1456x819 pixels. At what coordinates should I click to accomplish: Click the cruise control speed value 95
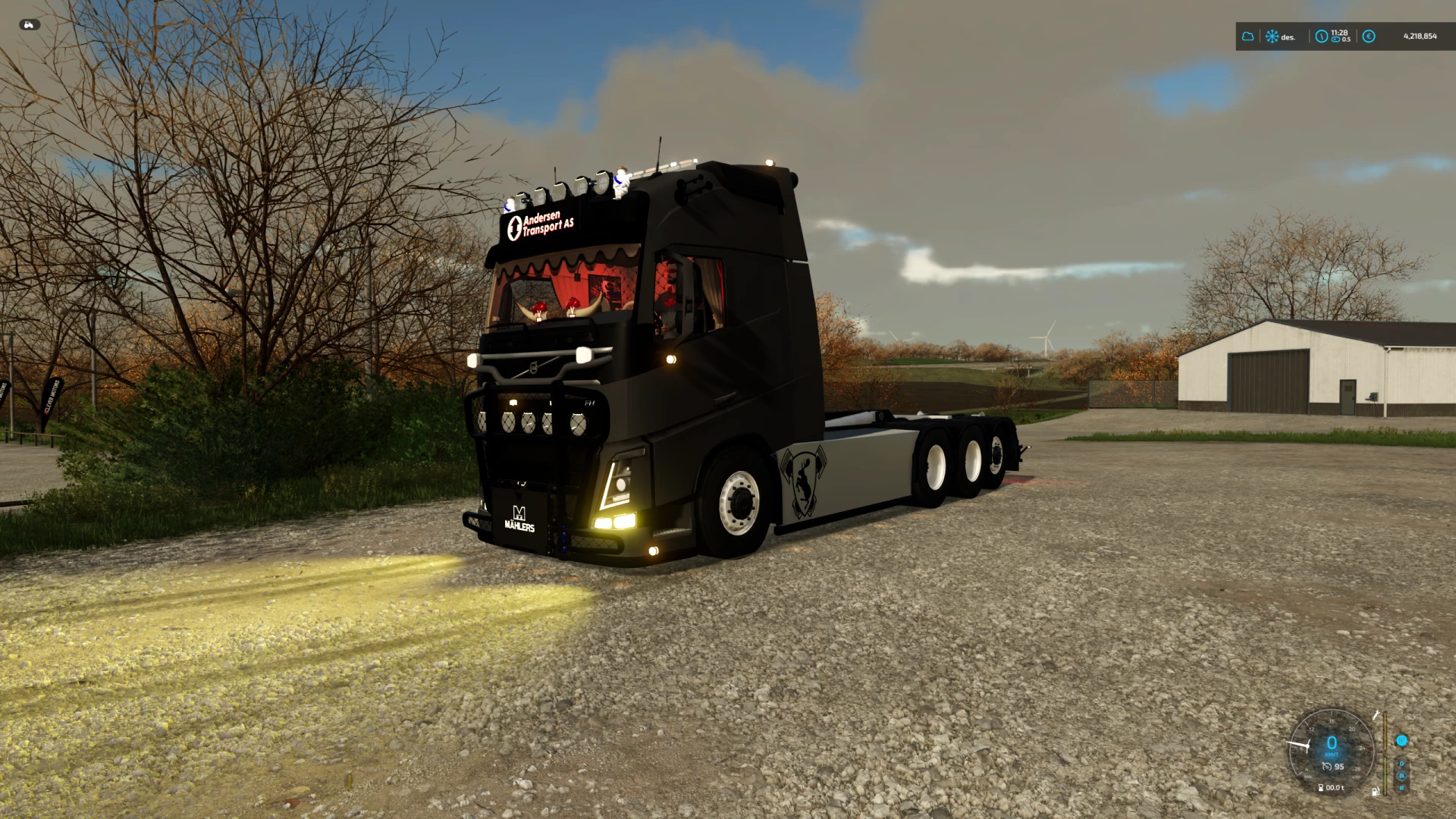click(x=1339, y=766)
